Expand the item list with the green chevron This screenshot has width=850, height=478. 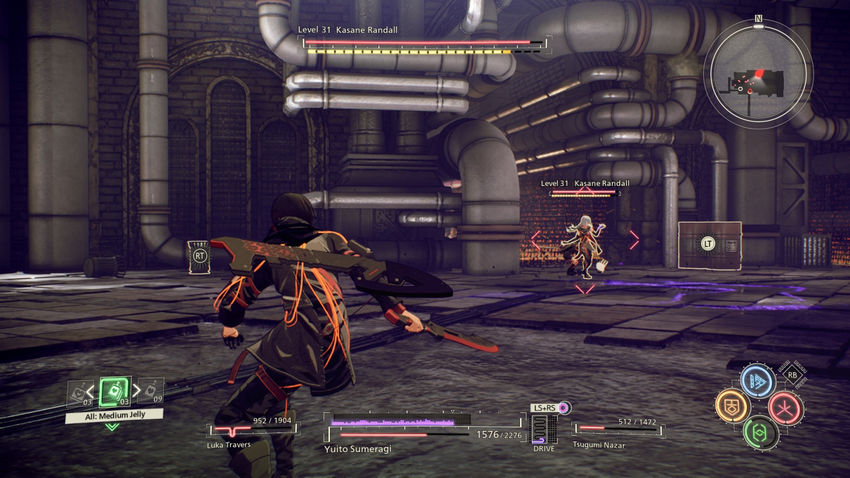pyautogui.click(x=111, y=427)
